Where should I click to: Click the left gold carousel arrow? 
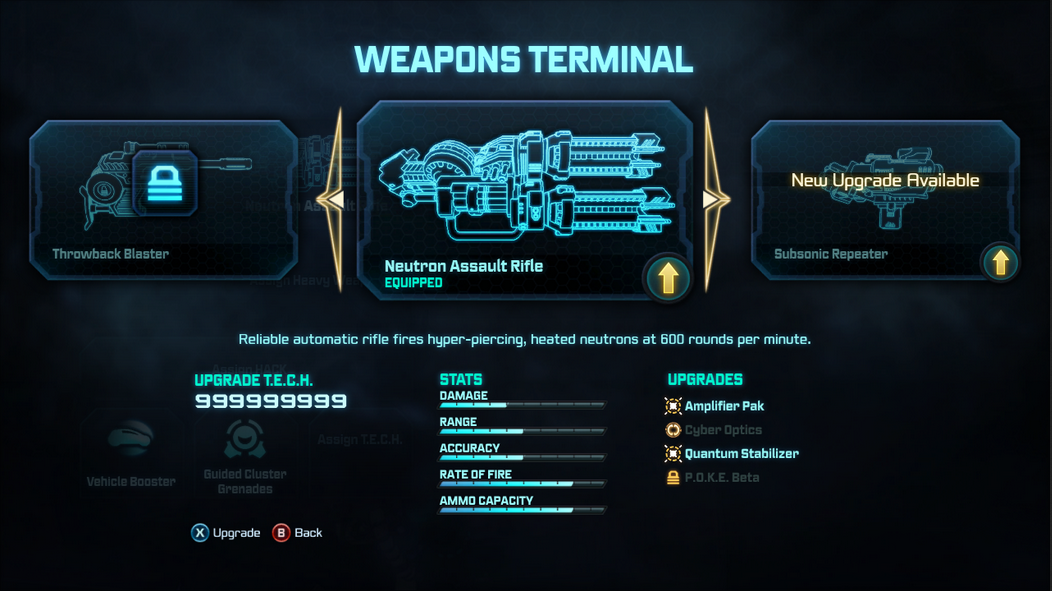click(x=333, y=200)
